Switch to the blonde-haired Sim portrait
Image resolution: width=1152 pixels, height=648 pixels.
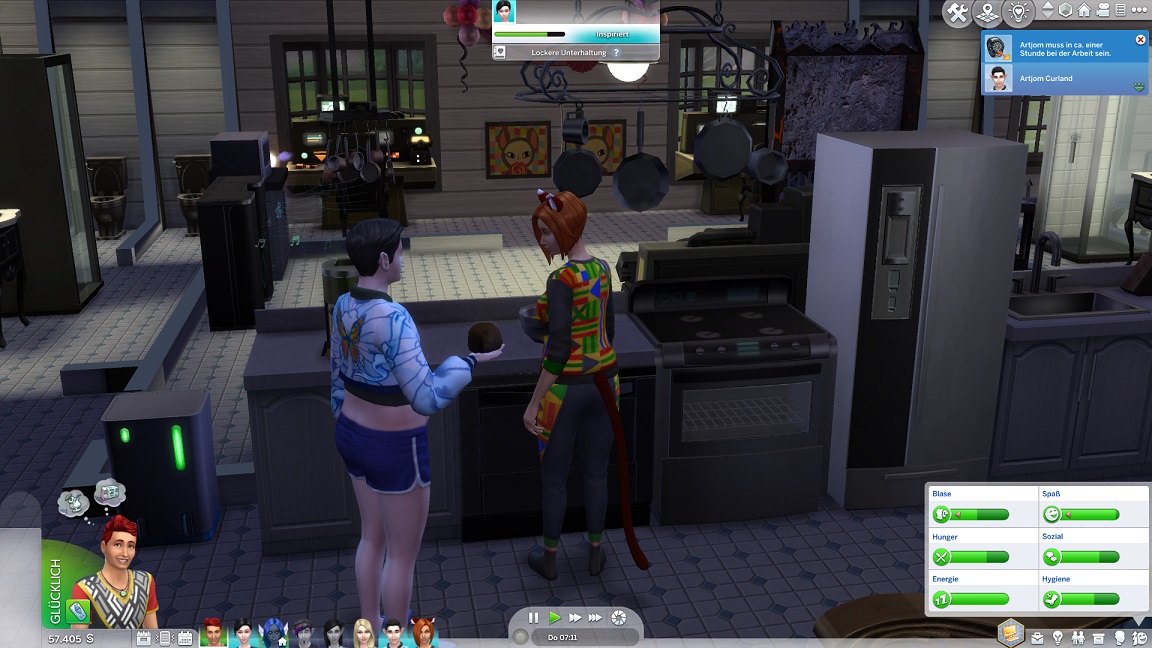coord(362,632)
